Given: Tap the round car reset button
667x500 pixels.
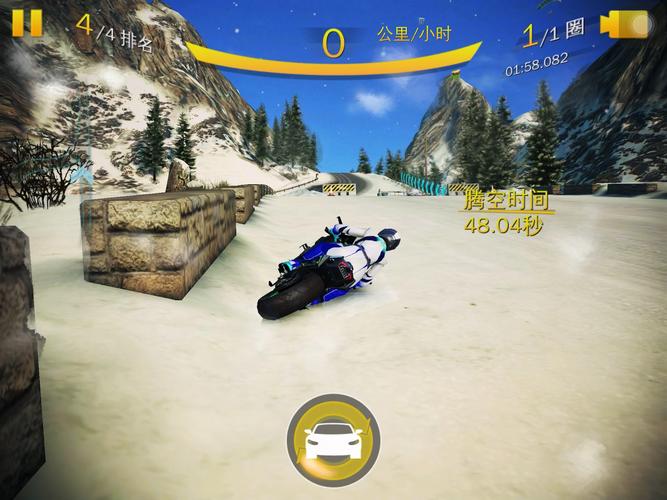Looking at the screenshot, I should (332, 440).
